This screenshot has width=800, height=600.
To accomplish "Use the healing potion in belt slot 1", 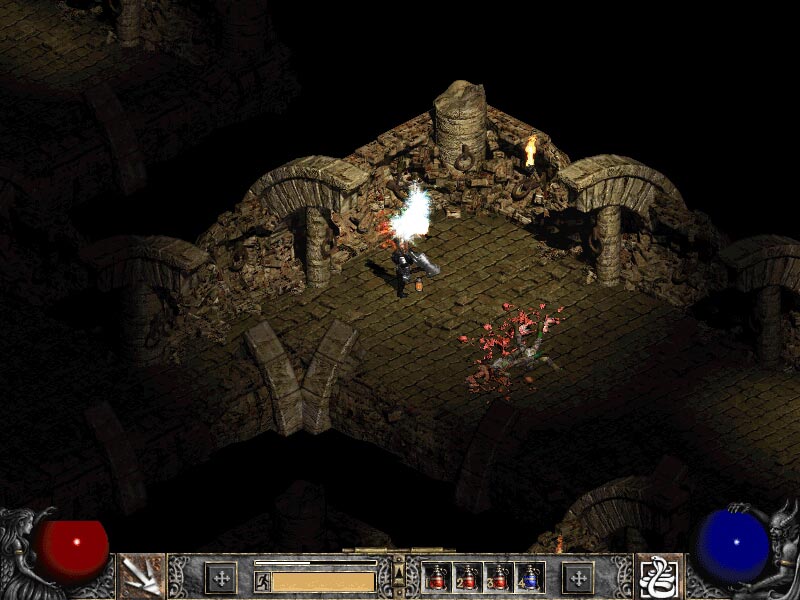I will 438,578.
